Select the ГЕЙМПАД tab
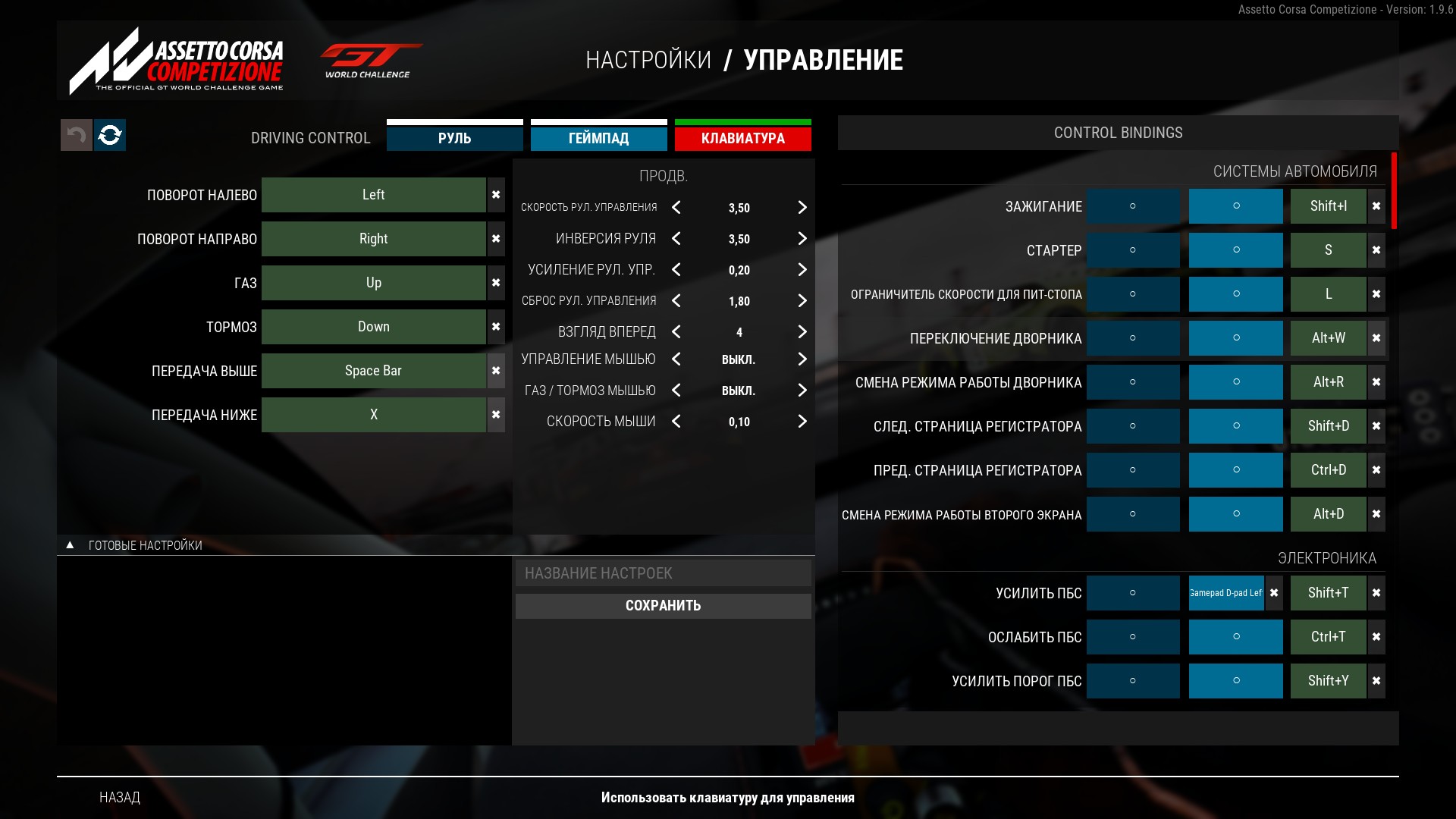The image size is (1456, 819). coord(598,138)
